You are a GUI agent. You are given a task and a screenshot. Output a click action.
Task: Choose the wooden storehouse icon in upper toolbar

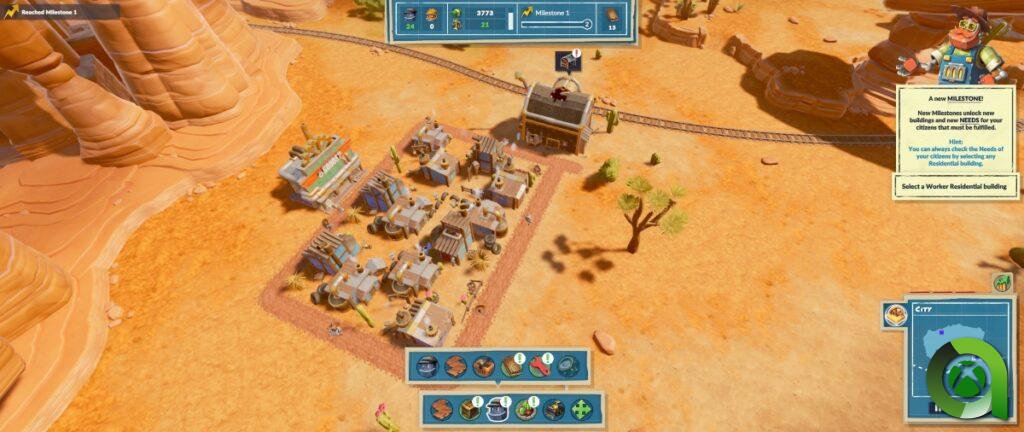(483, 366)
